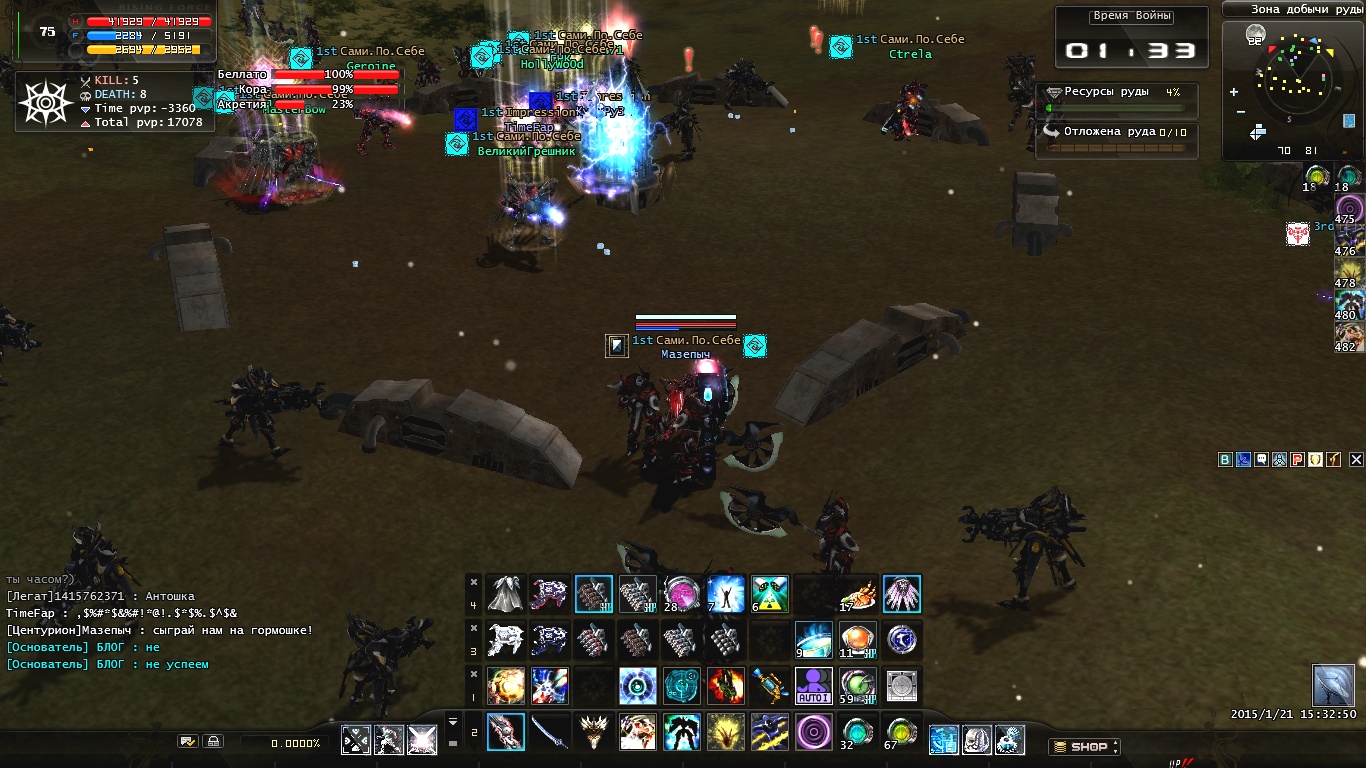Open the B icon in the small toolbar
This screenshot has height=768, width=1366.
pos(1225,460)
